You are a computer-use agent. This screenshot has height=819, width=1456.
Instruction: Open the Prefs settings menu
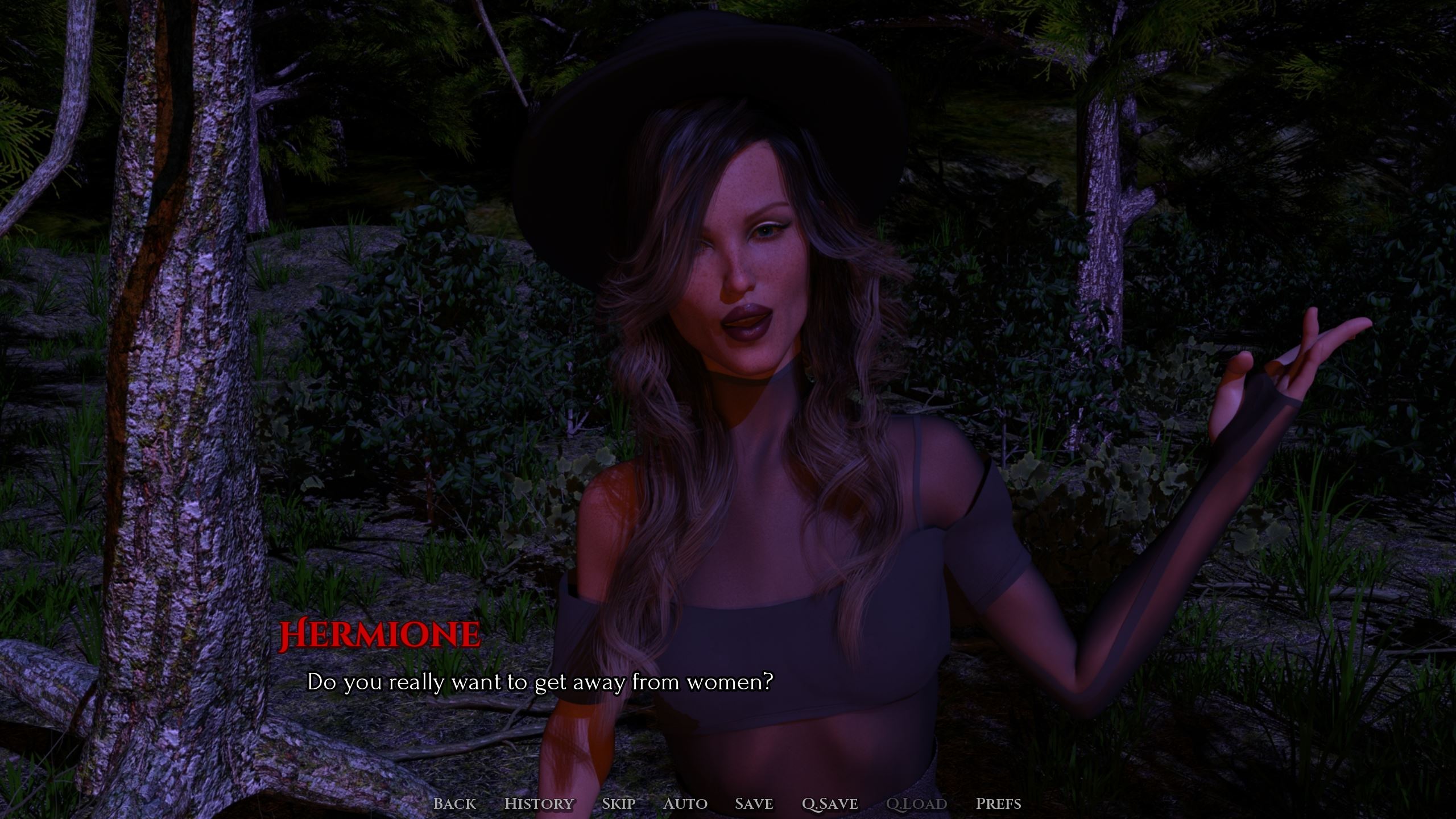coord(998,804)
